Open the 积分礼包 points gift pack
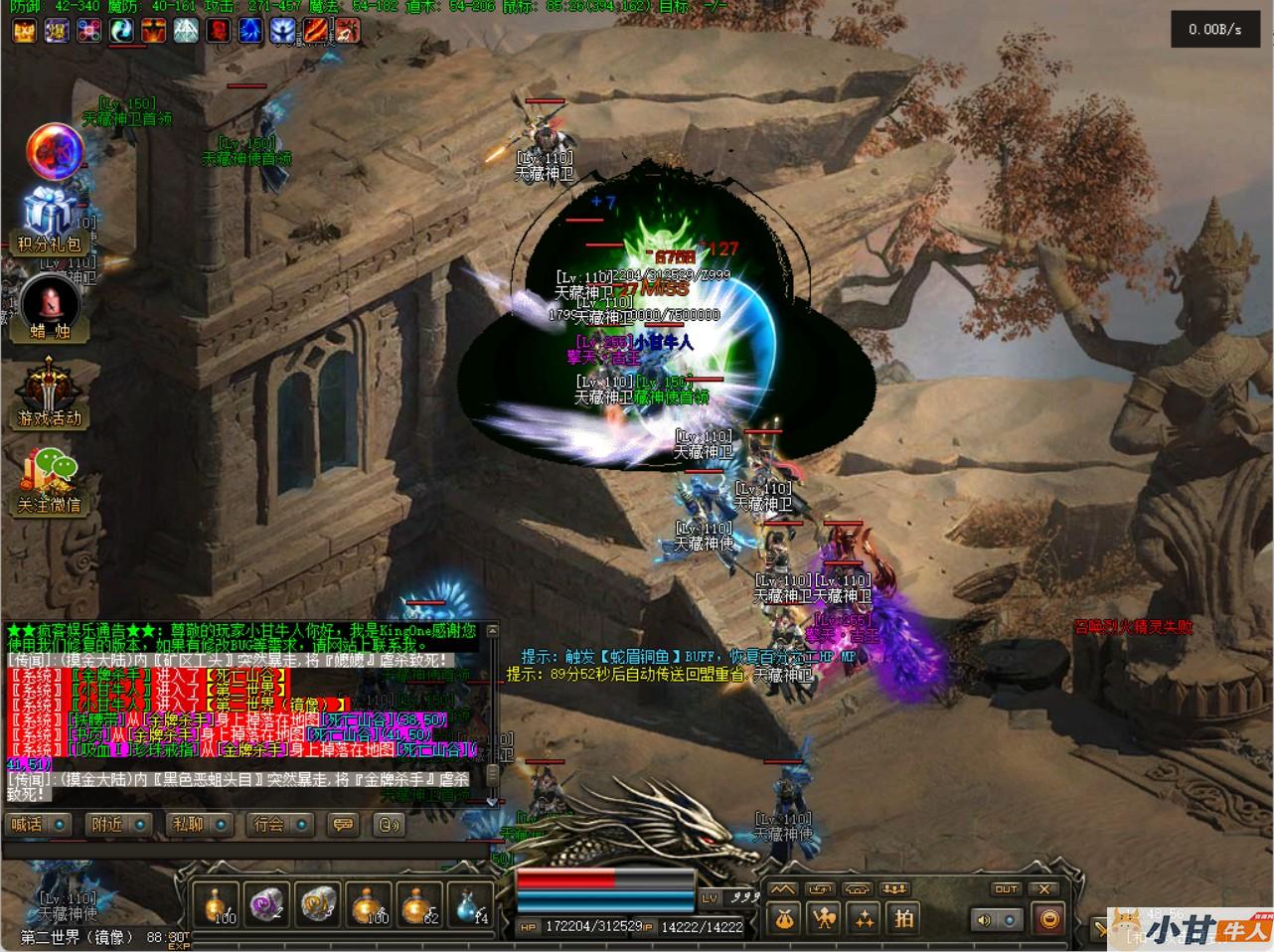 tap(51, 220)
